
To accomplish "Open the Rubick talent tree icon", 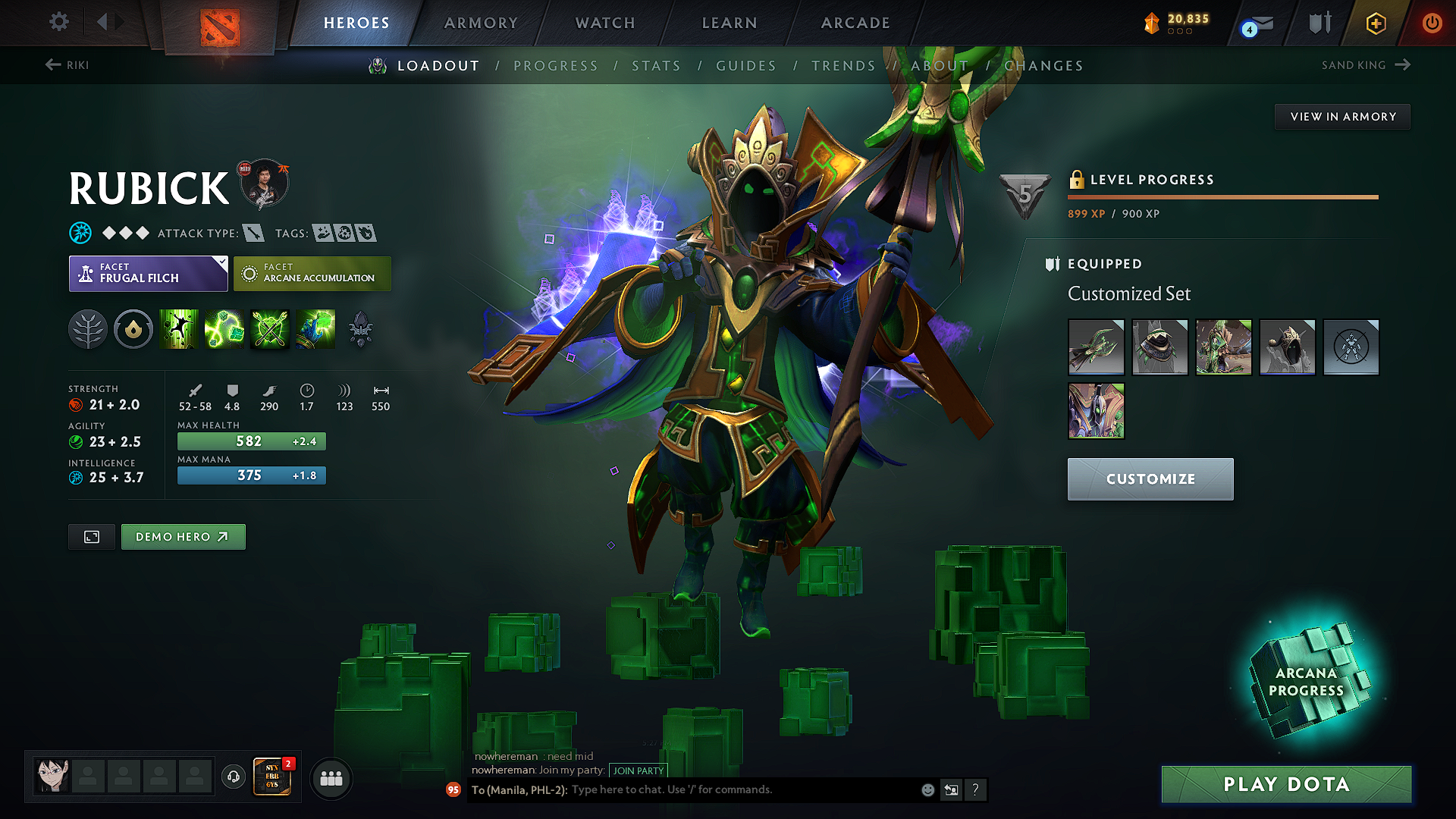I will [x=89, y=329].
